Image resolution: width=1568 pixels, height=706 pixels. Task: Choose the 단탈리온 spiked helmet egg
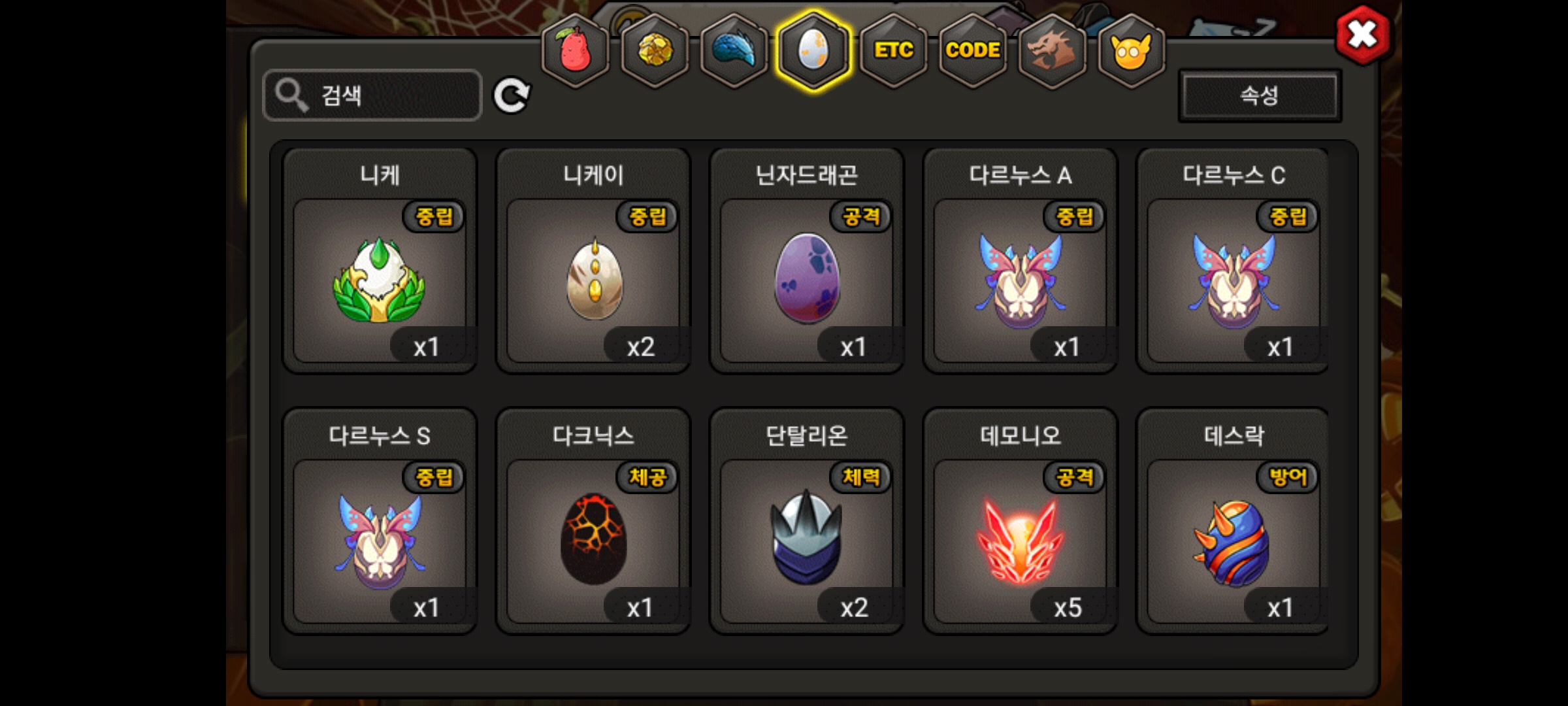coord(807,540)
